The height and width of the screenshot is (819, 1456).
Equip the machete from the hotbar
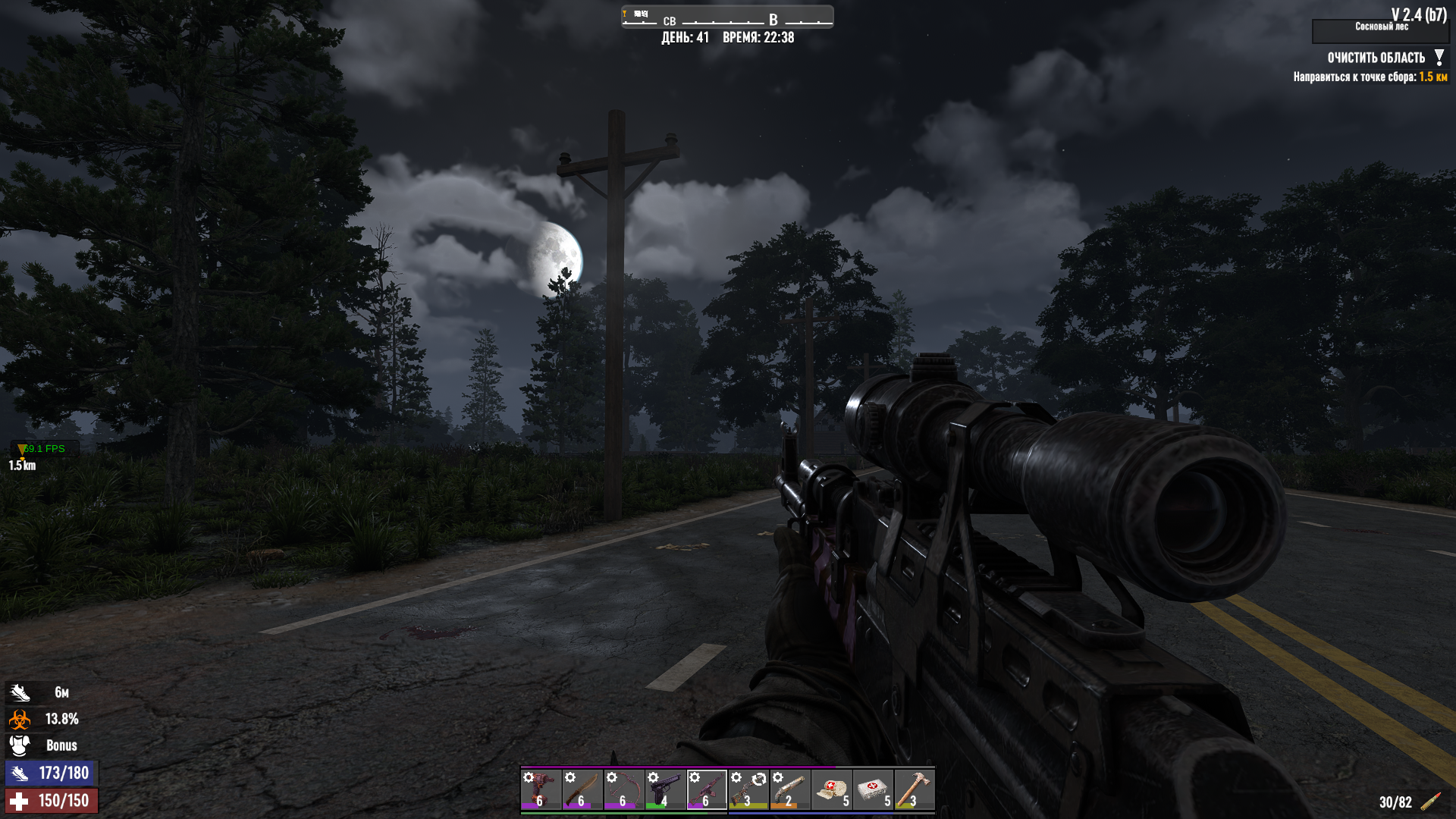582,789
